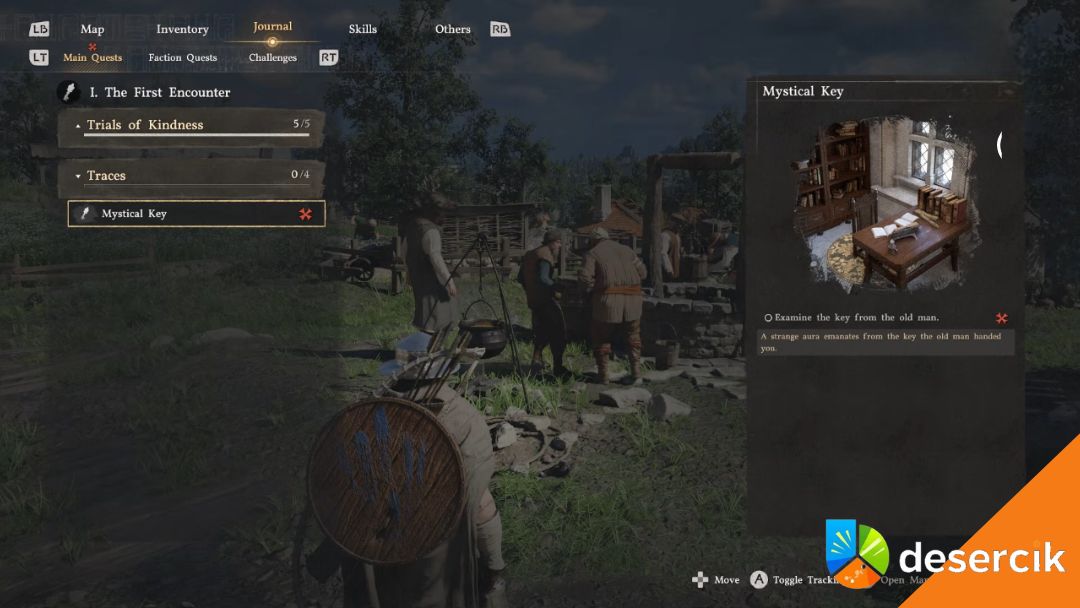Open the Skills tab
This screenshot has width=1080, height=608.
363,29
